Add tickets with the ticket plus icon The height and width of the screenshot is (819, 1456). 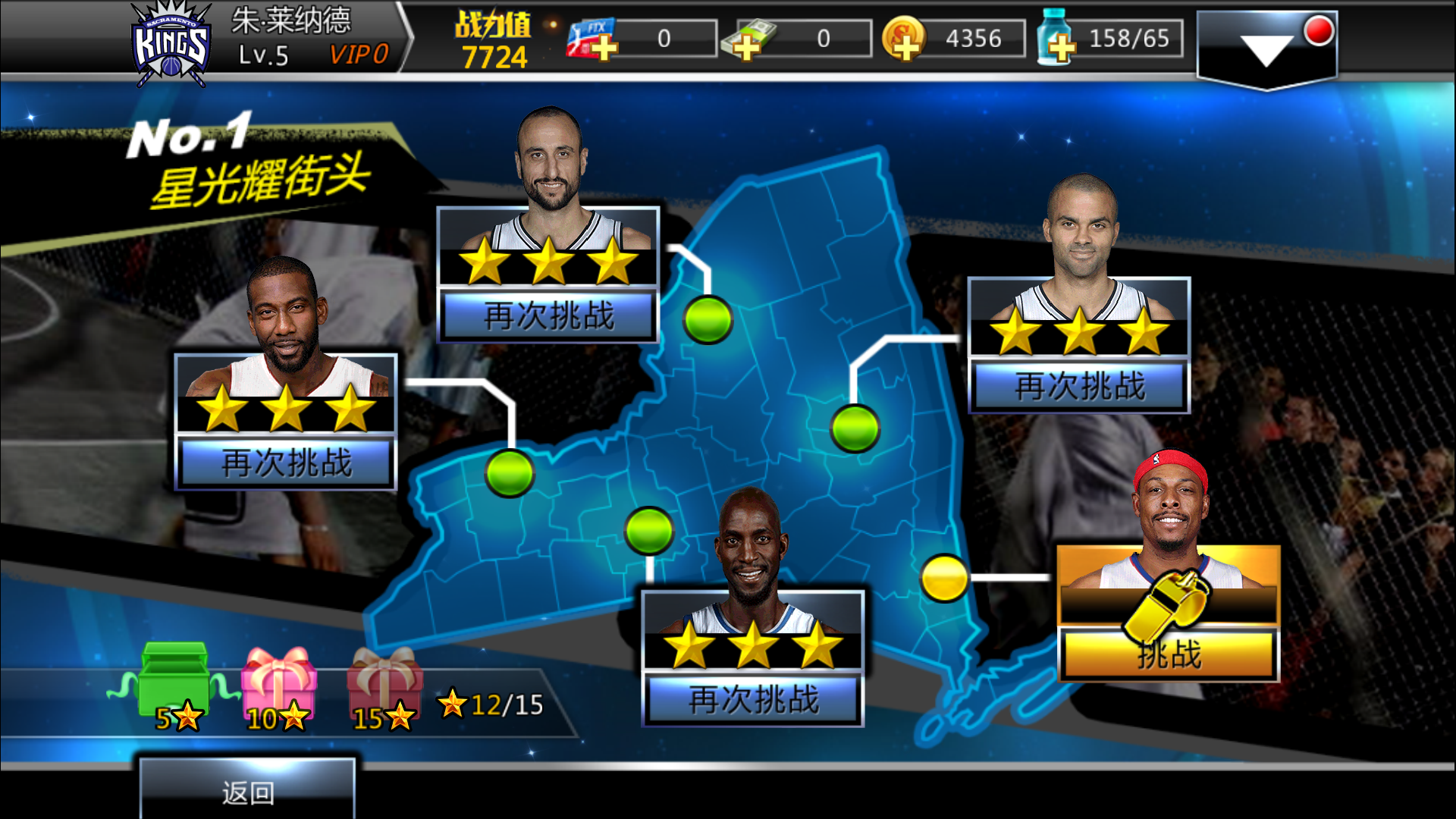coord(592,39)
